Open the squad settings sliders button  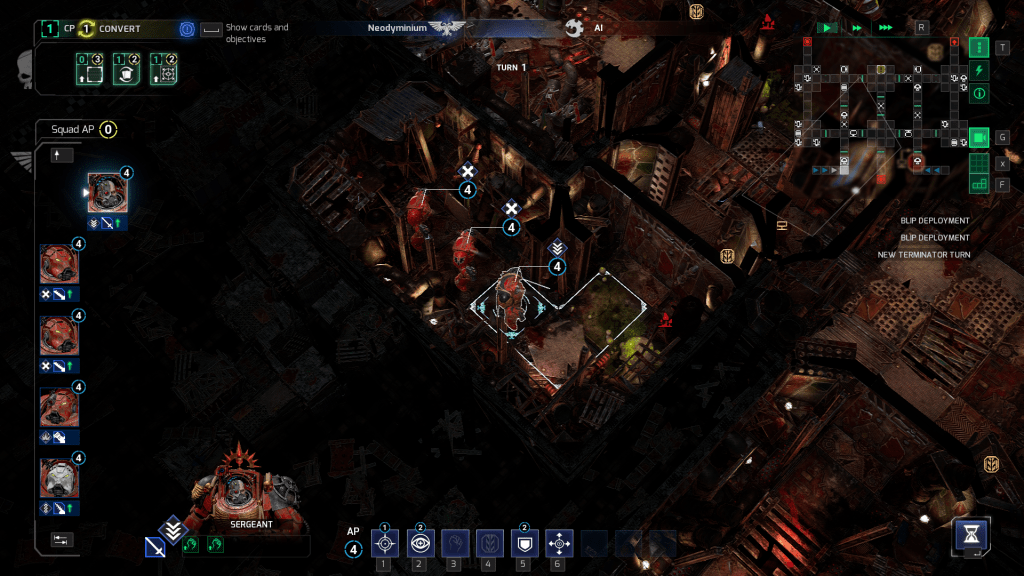click(62, 539)
